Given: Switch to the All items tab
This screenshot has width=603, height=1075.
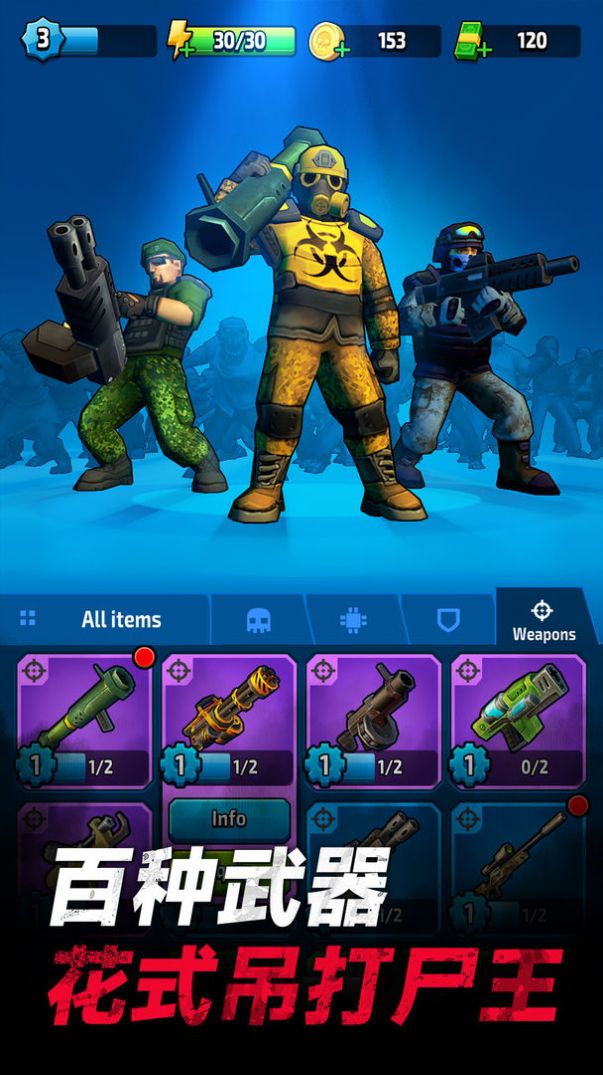Looking at the screenshot, I should point(106,620).
